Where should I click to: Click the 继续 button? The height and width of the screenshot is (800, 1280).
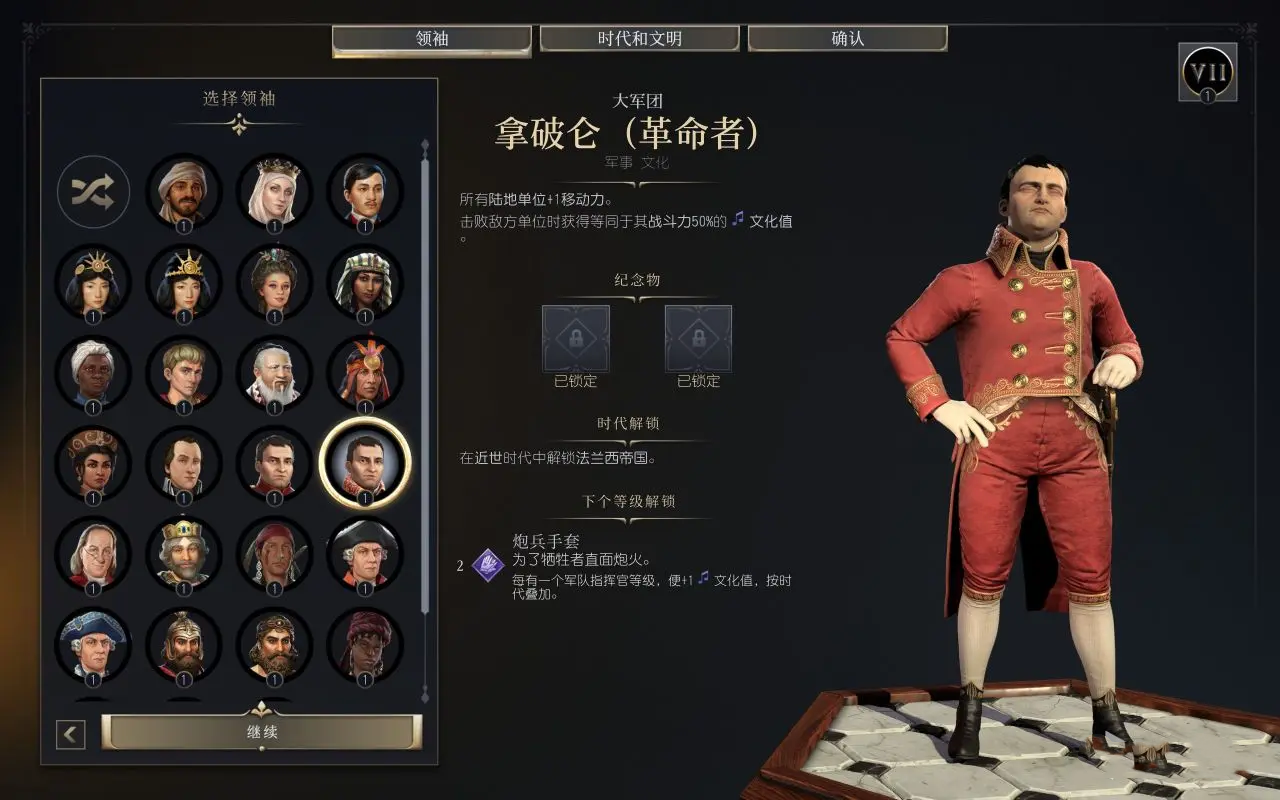pyautogui.click(x=262, y=732)
